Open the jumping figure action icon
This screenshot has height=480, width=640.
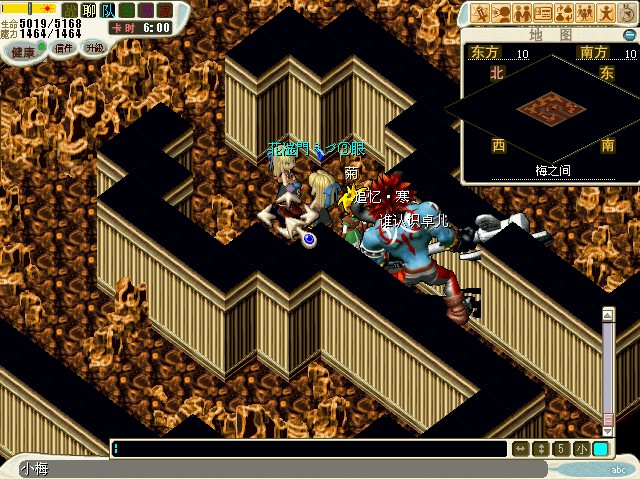[606, 13]
